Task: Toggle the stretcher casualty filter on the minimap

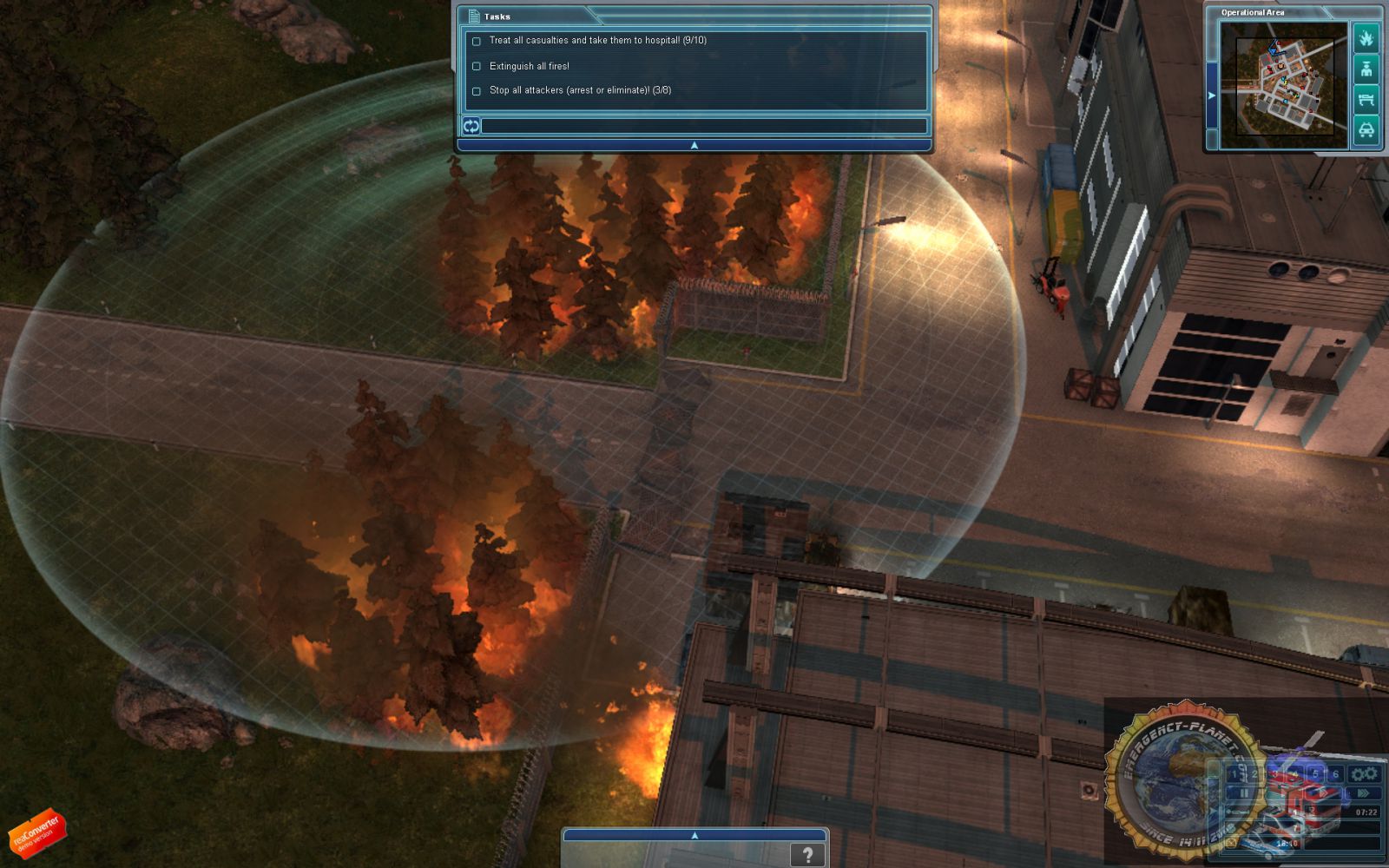Action: [1366, 100]
